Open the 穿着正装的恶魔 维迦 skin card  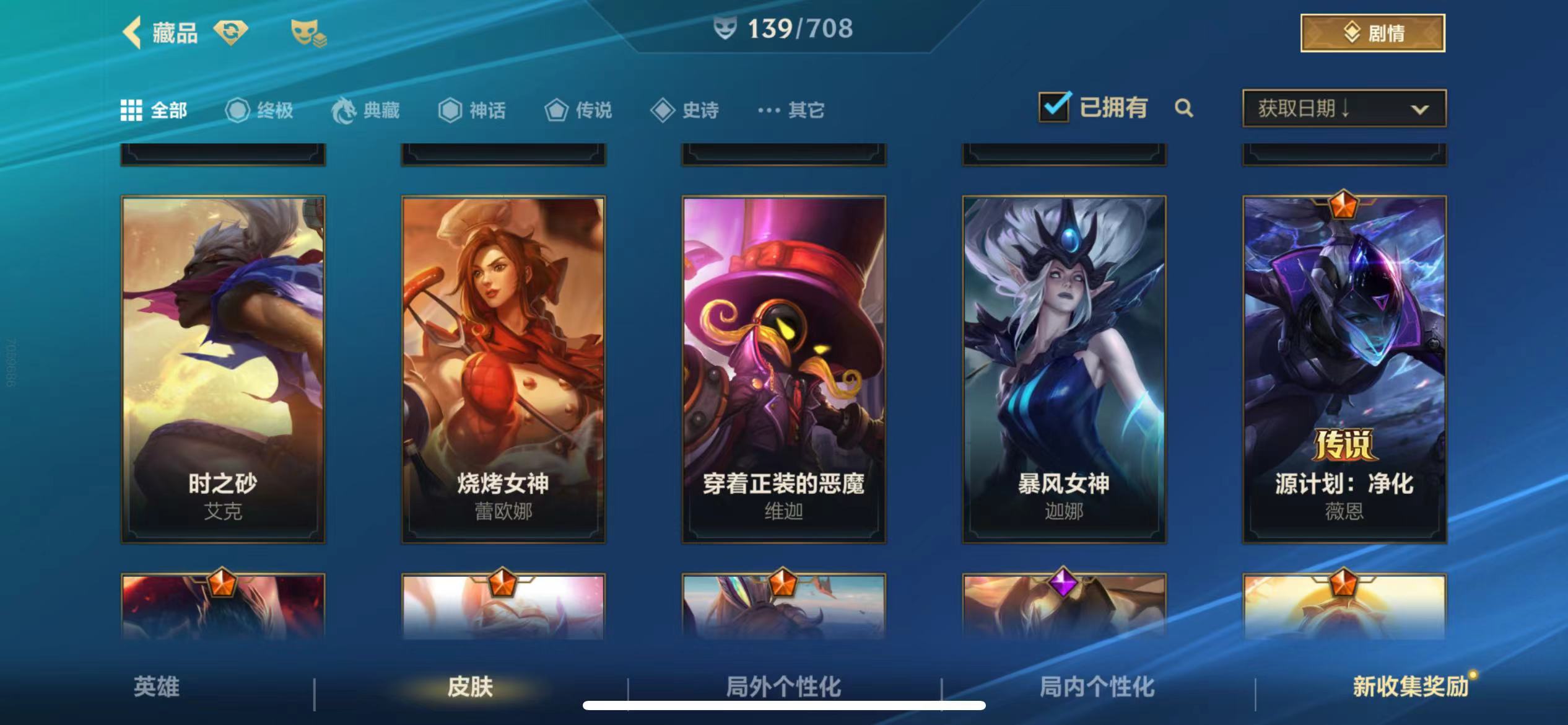783,369
